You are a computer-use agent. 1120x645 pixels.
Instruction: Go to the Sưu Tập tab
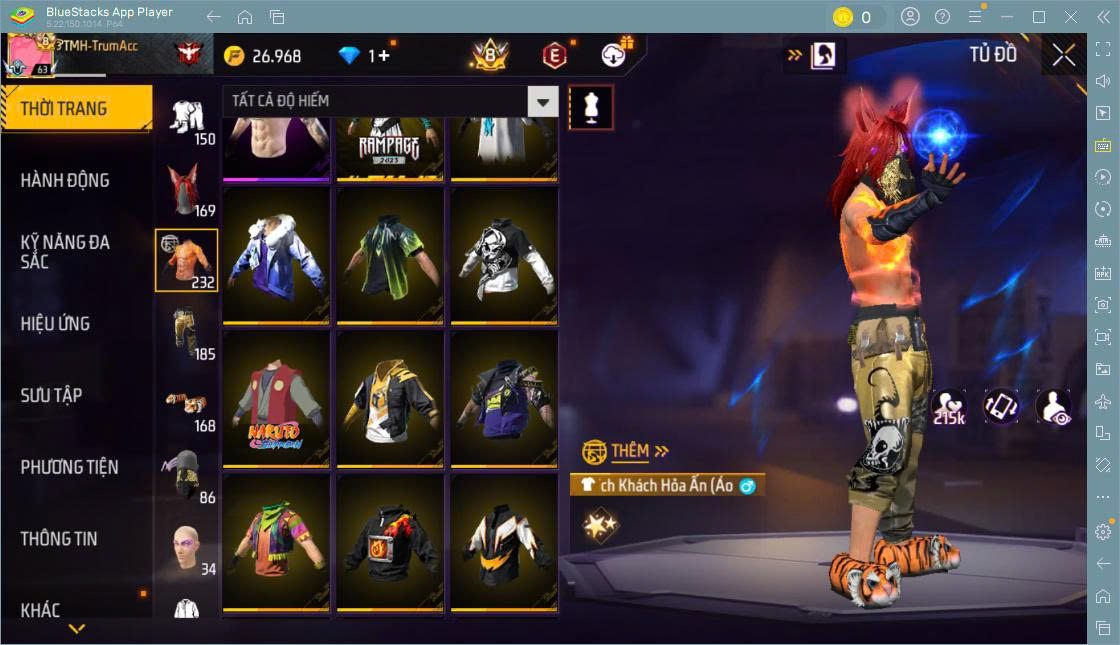tap(52, 395)
